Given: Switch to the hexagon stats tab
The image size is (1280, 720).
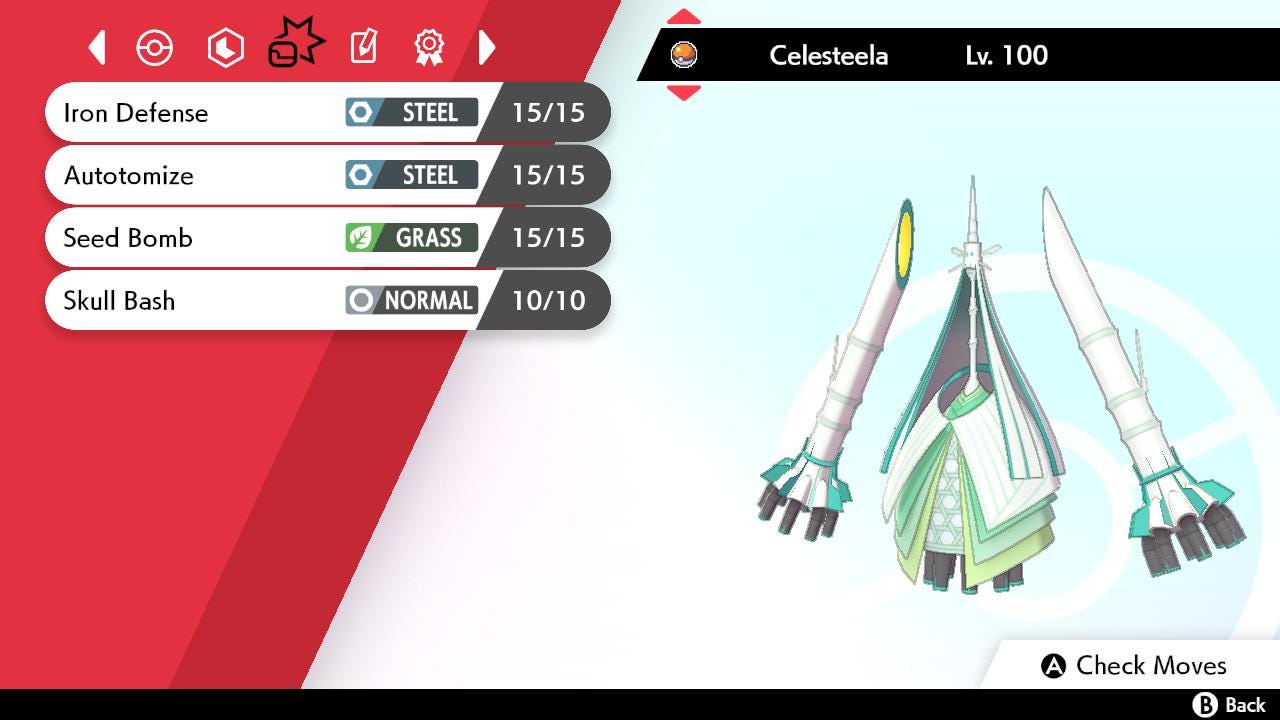Looking at the screenshot, I should [225, 48].
